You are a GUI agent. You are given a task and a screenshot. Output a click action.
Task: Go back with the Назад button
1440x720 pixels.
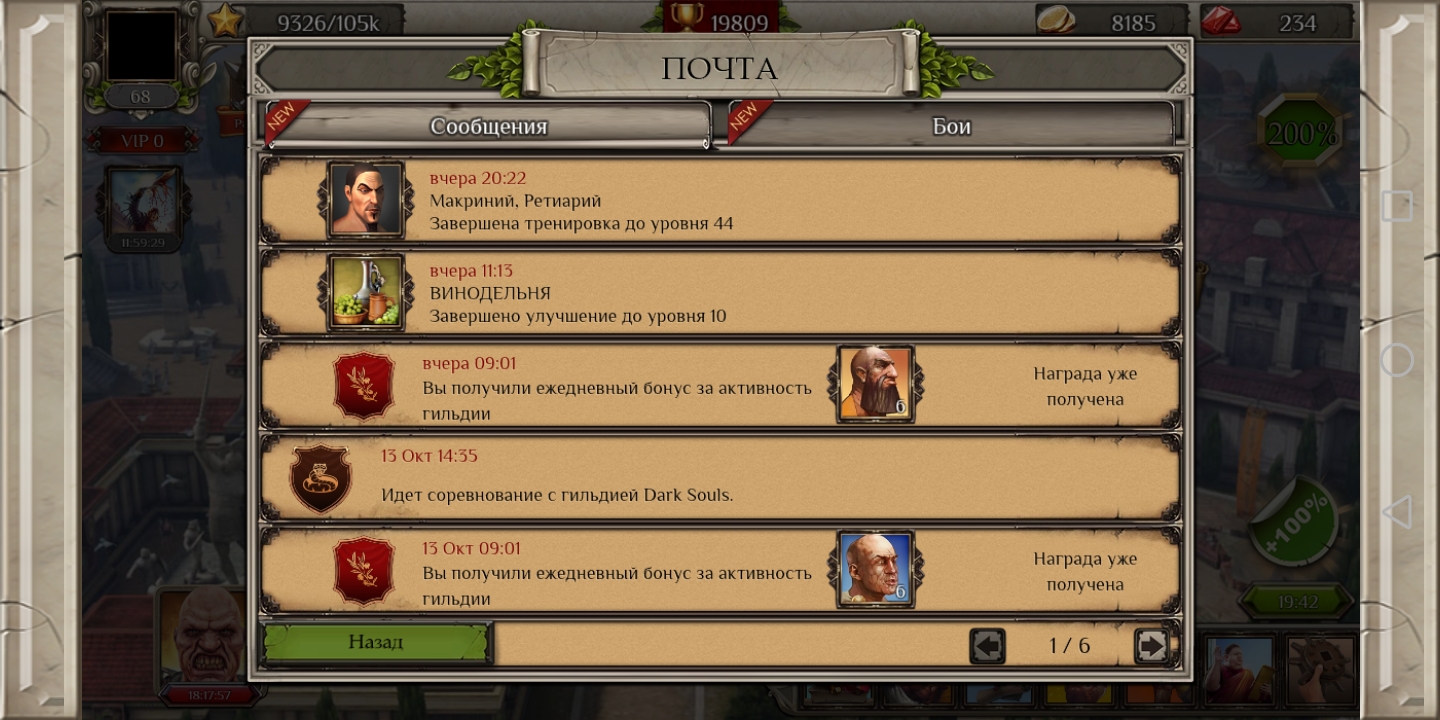coord(376,642)
